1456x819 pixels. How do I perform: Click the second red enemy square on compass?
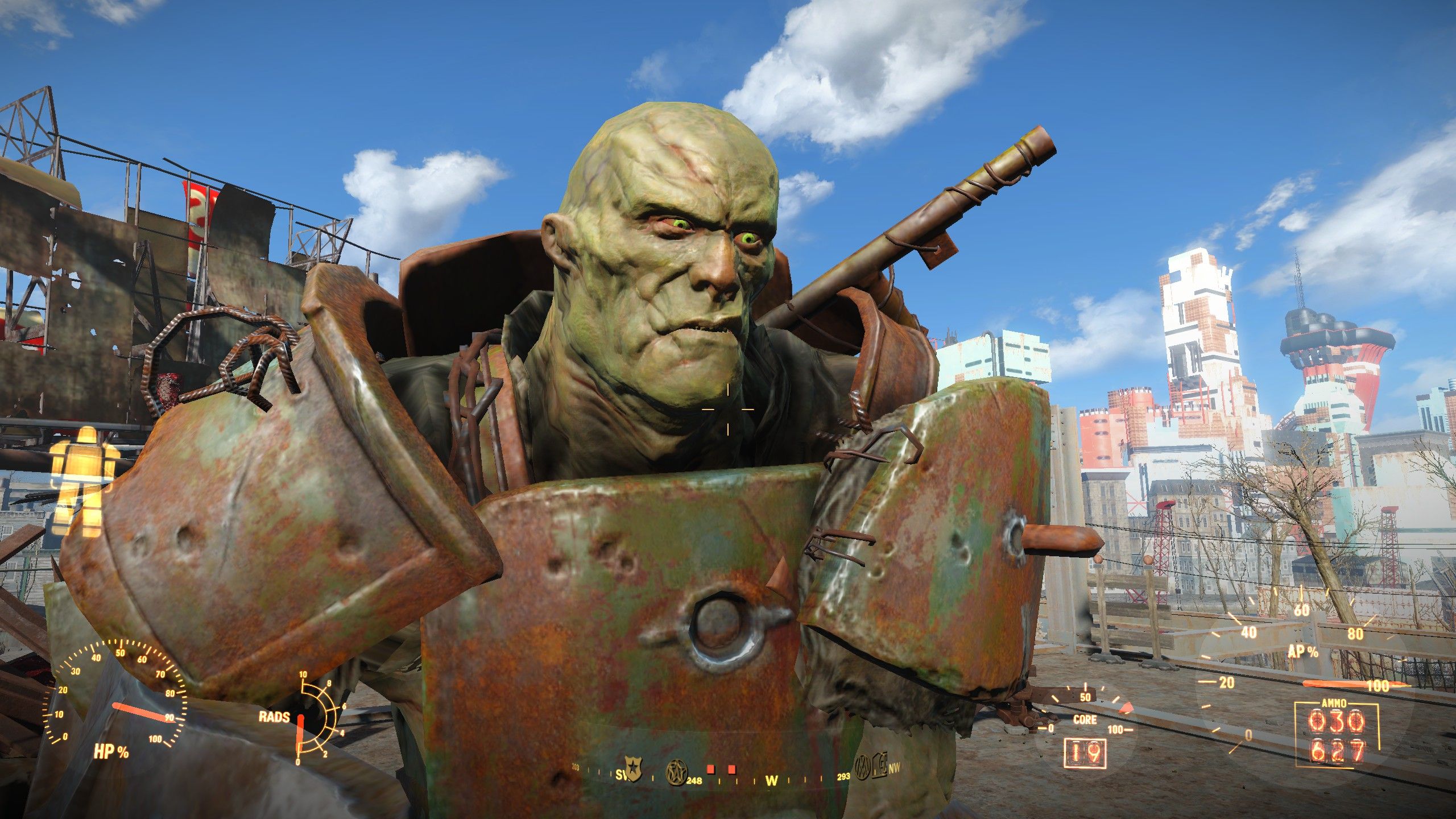[x=733, y=769]
